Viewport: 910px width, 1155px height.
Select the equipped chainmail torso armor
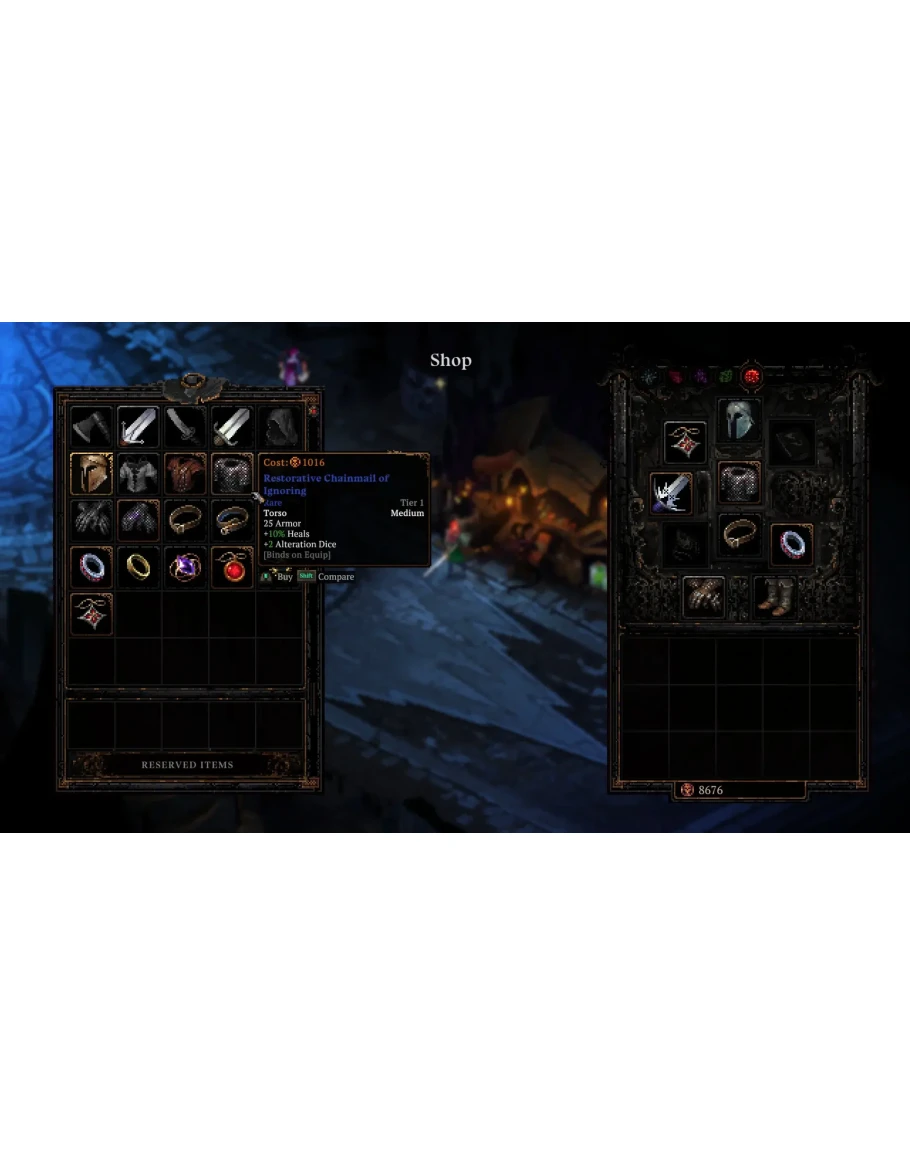(739, 483)
